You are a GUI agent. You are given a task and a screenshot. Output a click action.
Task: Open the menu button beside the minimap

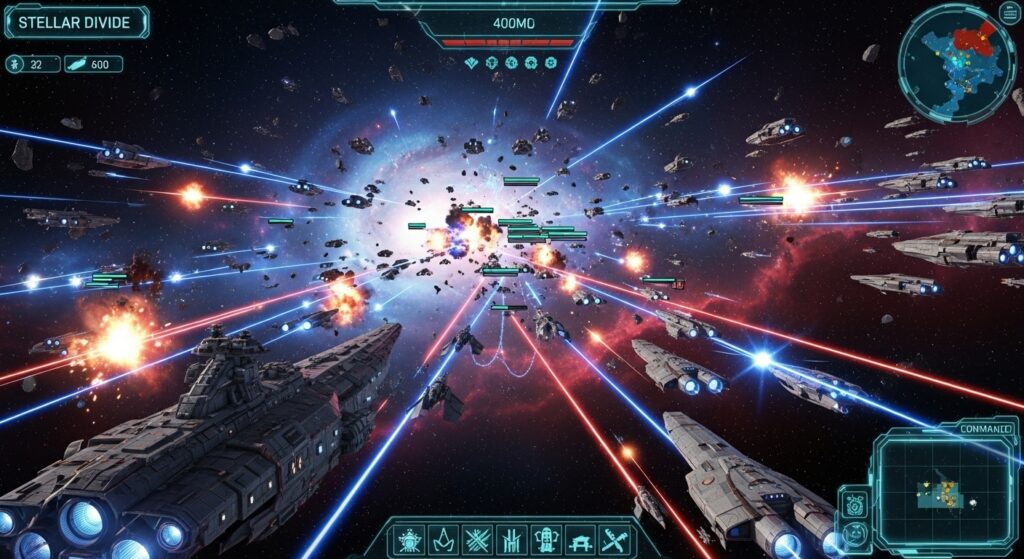(x=1010, y=13)
